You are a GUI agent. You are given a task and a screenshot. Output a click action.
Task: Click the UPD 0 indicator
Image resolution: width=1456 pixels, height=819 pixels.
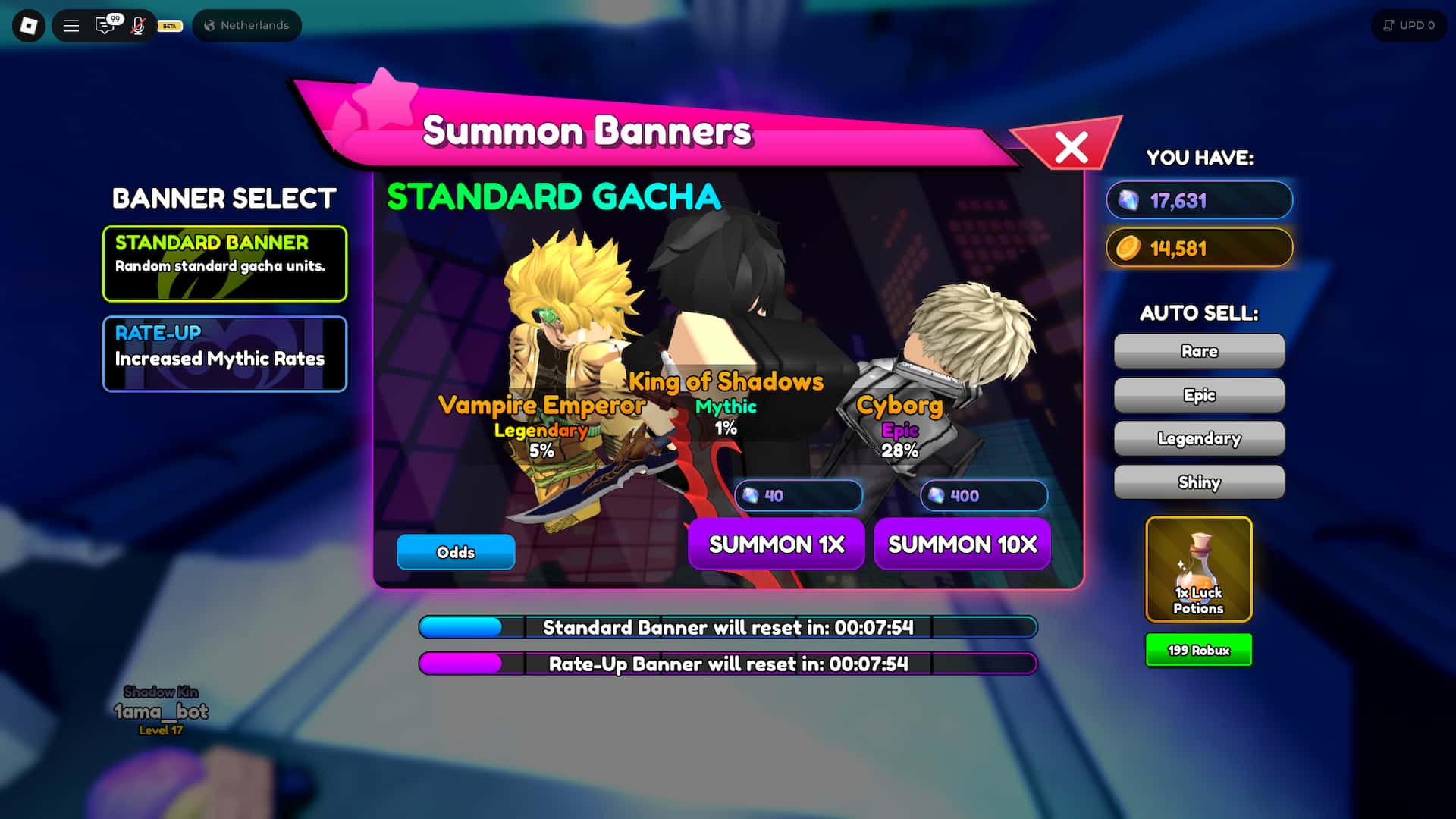1408,25
